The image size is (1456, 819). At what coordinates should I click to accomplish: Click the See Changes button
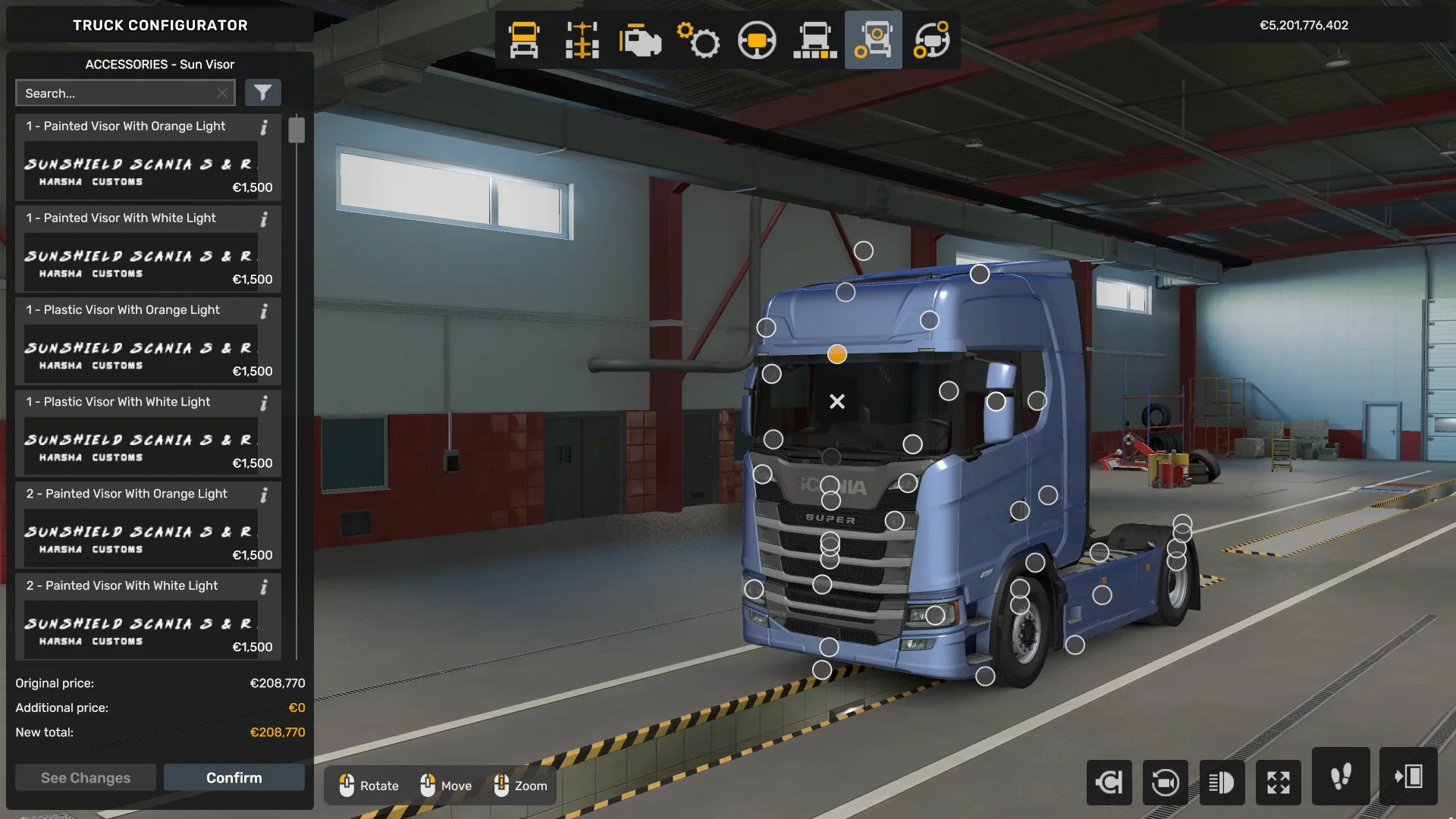click(x=85, y=777)
